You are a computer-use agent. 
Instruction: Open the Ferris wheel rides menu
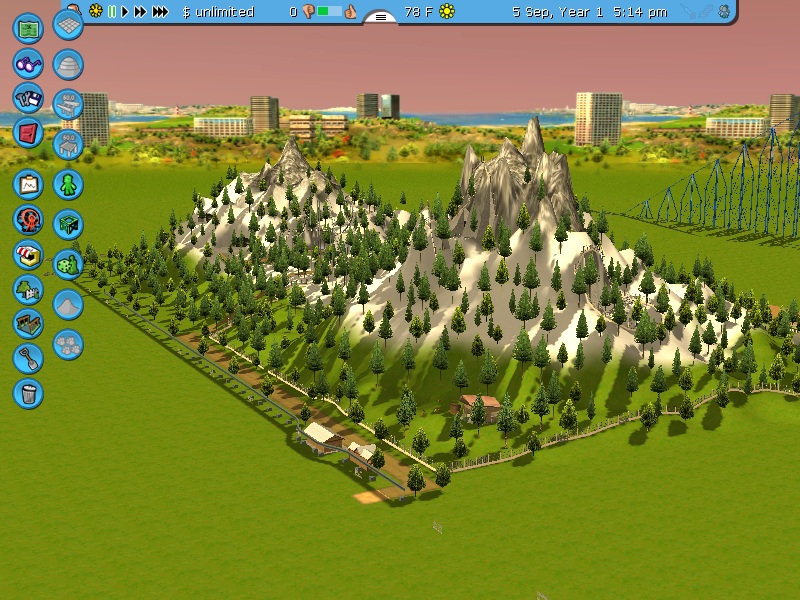pos(28,219)
